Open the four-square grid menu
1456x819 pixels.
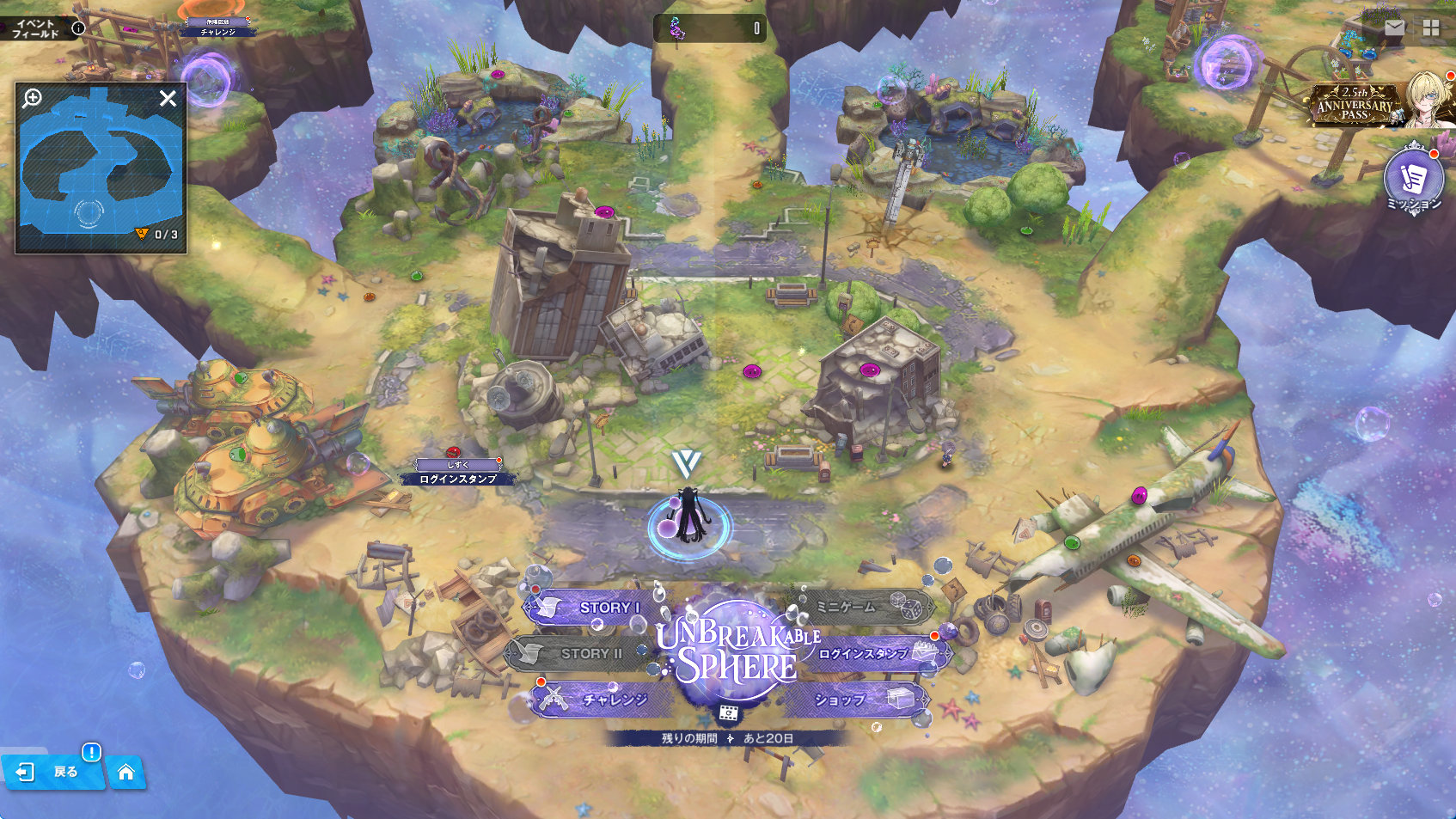click(x=1431, y=28)
